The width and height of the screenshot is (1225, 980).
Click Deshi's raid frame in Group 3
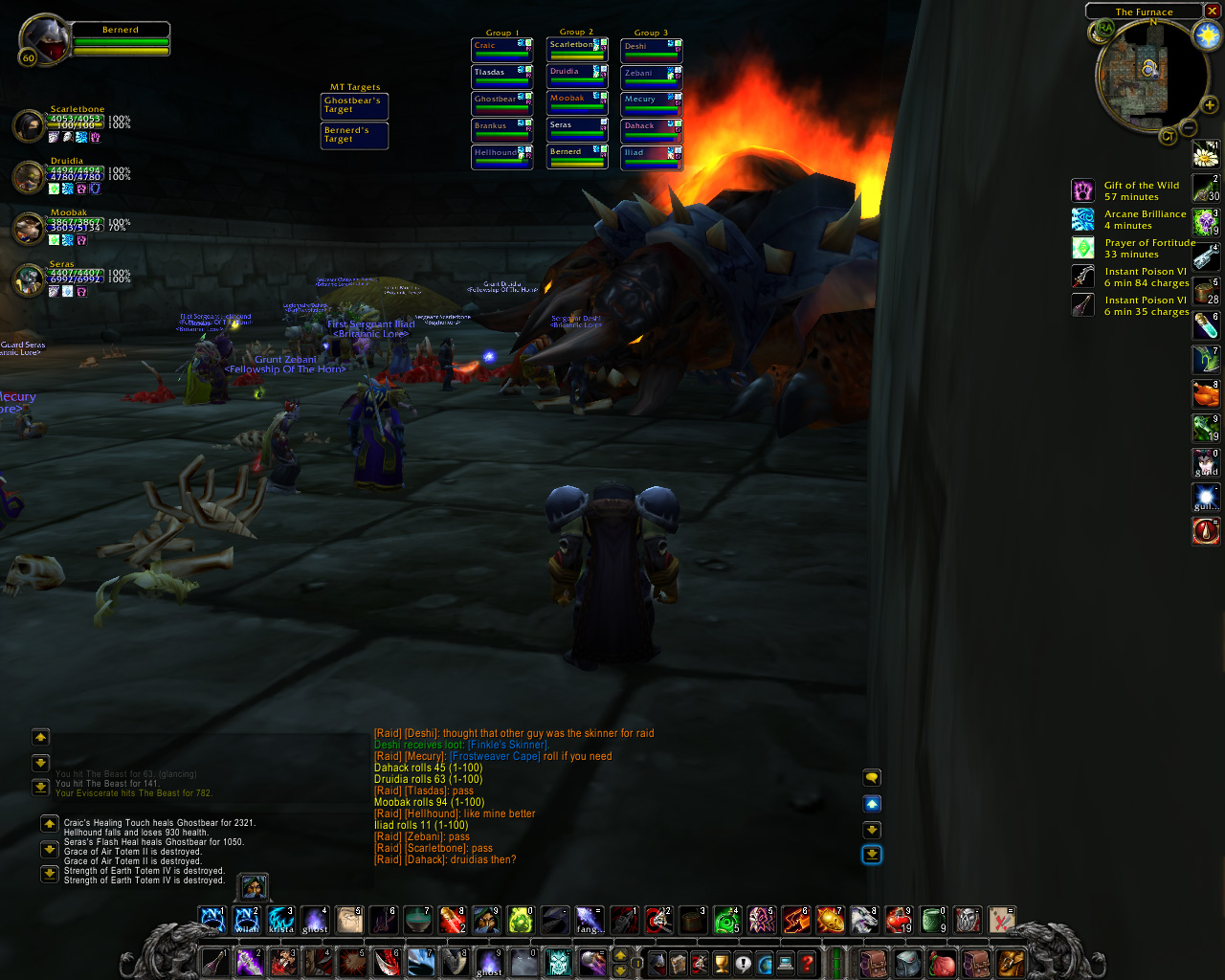pyautogui.click(x=651, y=50)
